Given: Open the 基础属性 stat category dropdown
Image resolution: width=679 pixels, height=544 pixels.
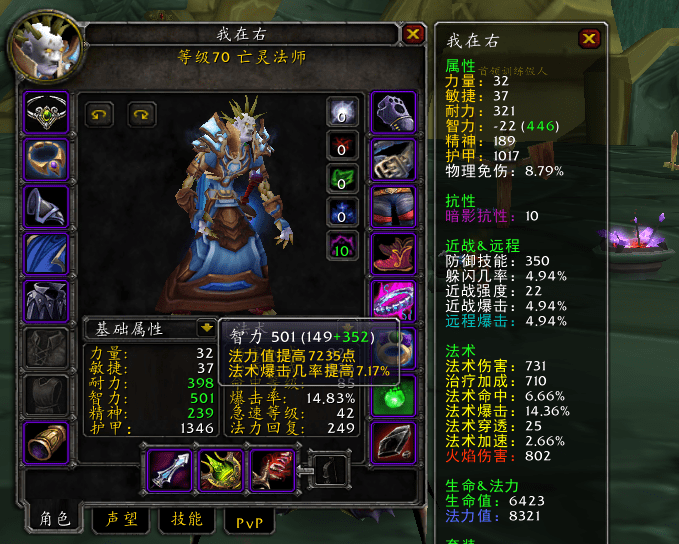Looking at the screenshot, I should [206, 327].
